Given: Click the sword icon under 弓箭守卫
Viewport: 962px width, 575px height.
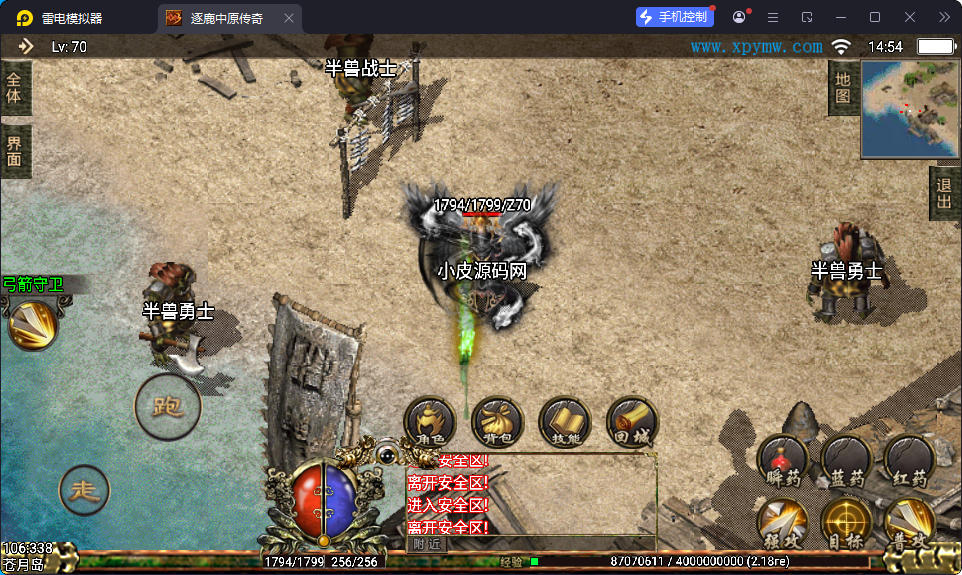Looking at the screenshot, I should pyautogui.click(x=32, y=324).
